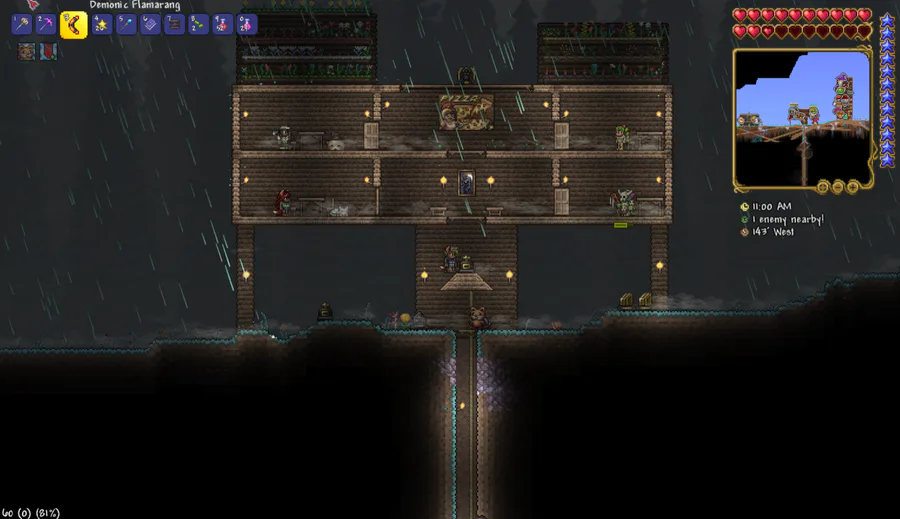Select the green item stack in slot eight
Viewport: 900px width, 519px height.
(x=198, y=25)
